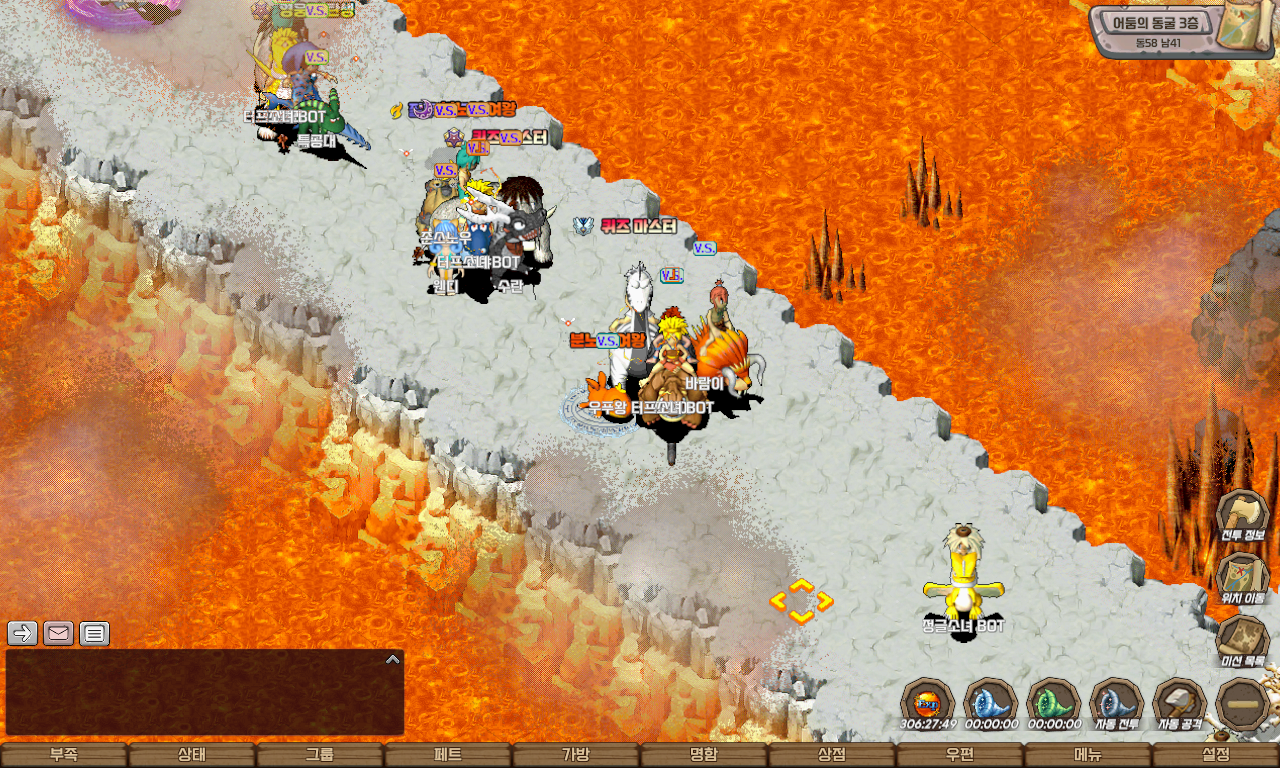Open the 메뉴 button on the bottom bar
1280x768 pixels.
tap(1088, 755)
